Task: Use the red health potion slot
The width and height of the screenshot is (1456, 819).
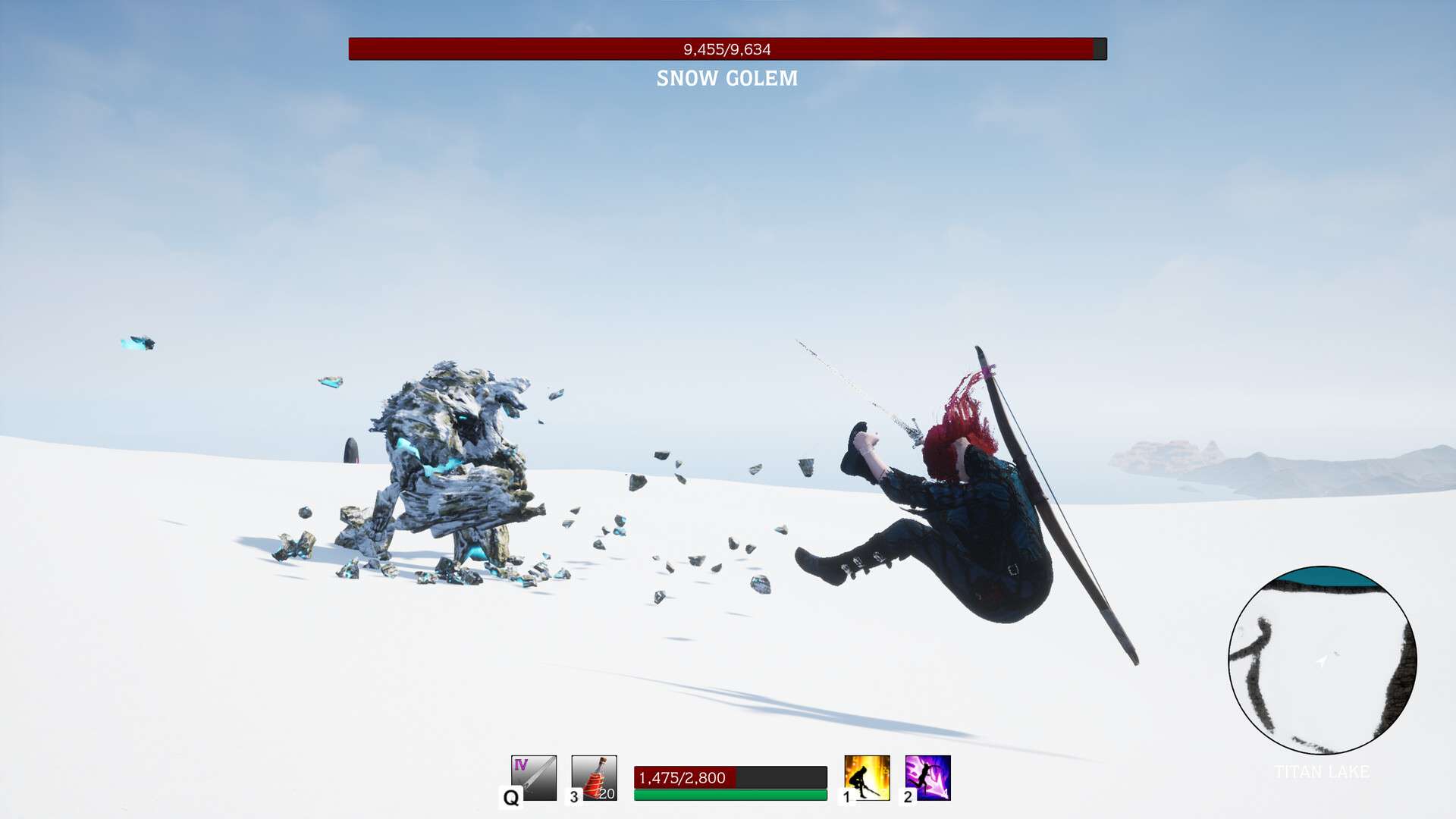Action: [594, 777]
